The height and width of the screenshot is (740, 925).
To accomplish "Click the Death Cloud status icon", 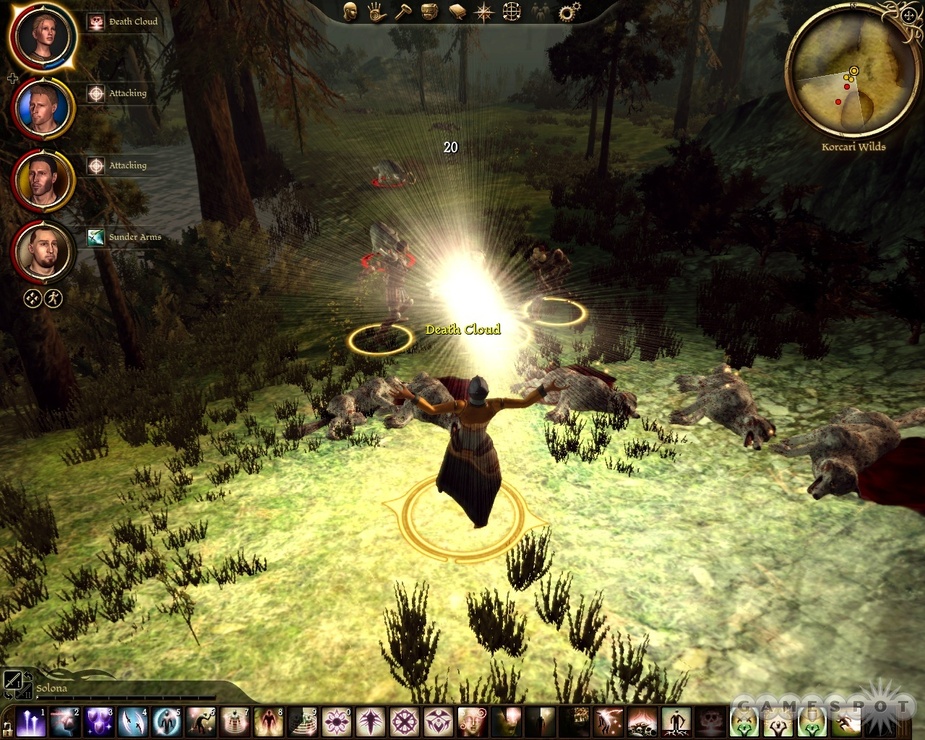I will pyautogui.click(x=96, y=21).
